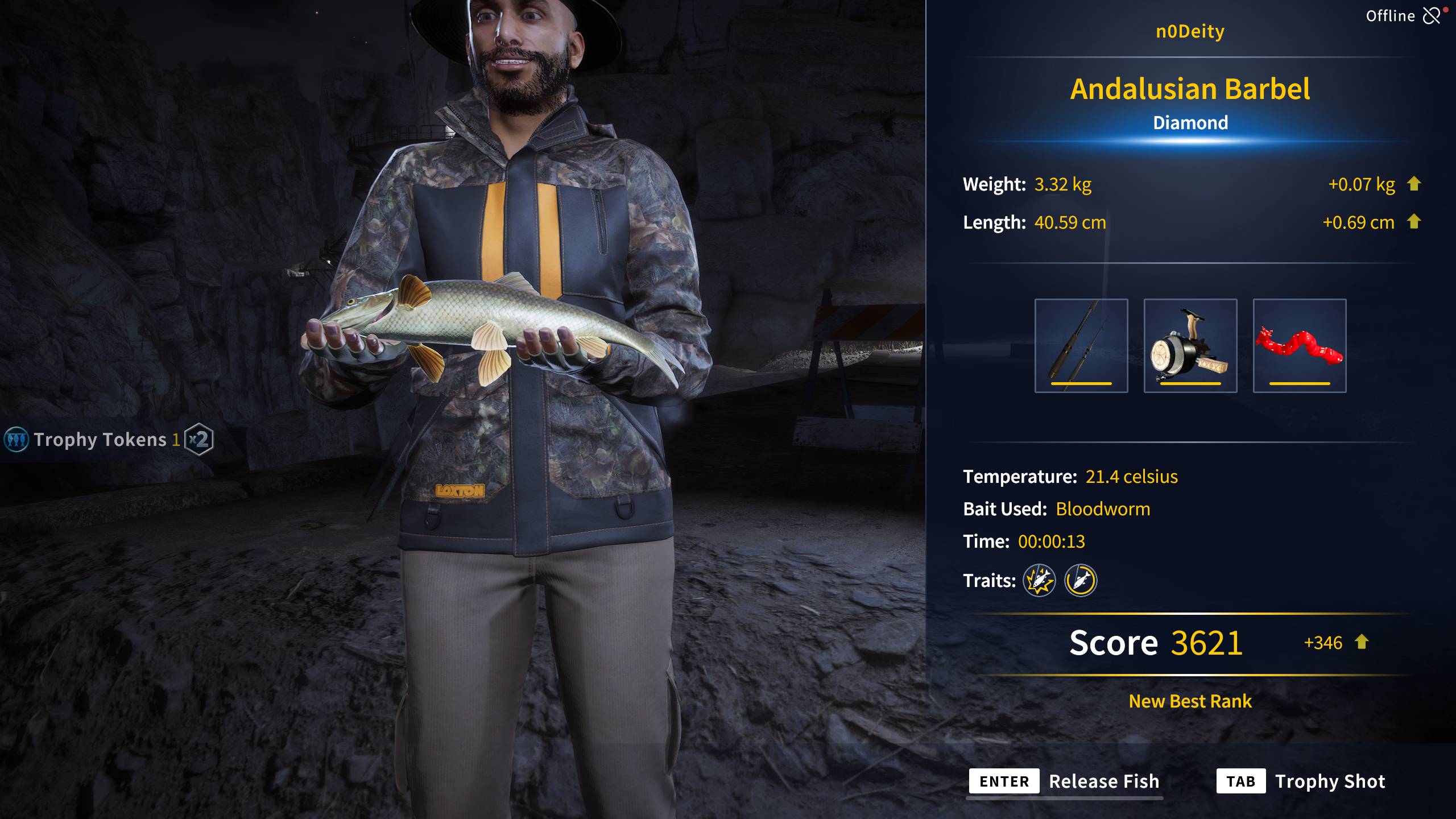This screenshot has height=819, width=1456.
Task: Select the red Bloodworm bait slot
Action: (1299, 345)
